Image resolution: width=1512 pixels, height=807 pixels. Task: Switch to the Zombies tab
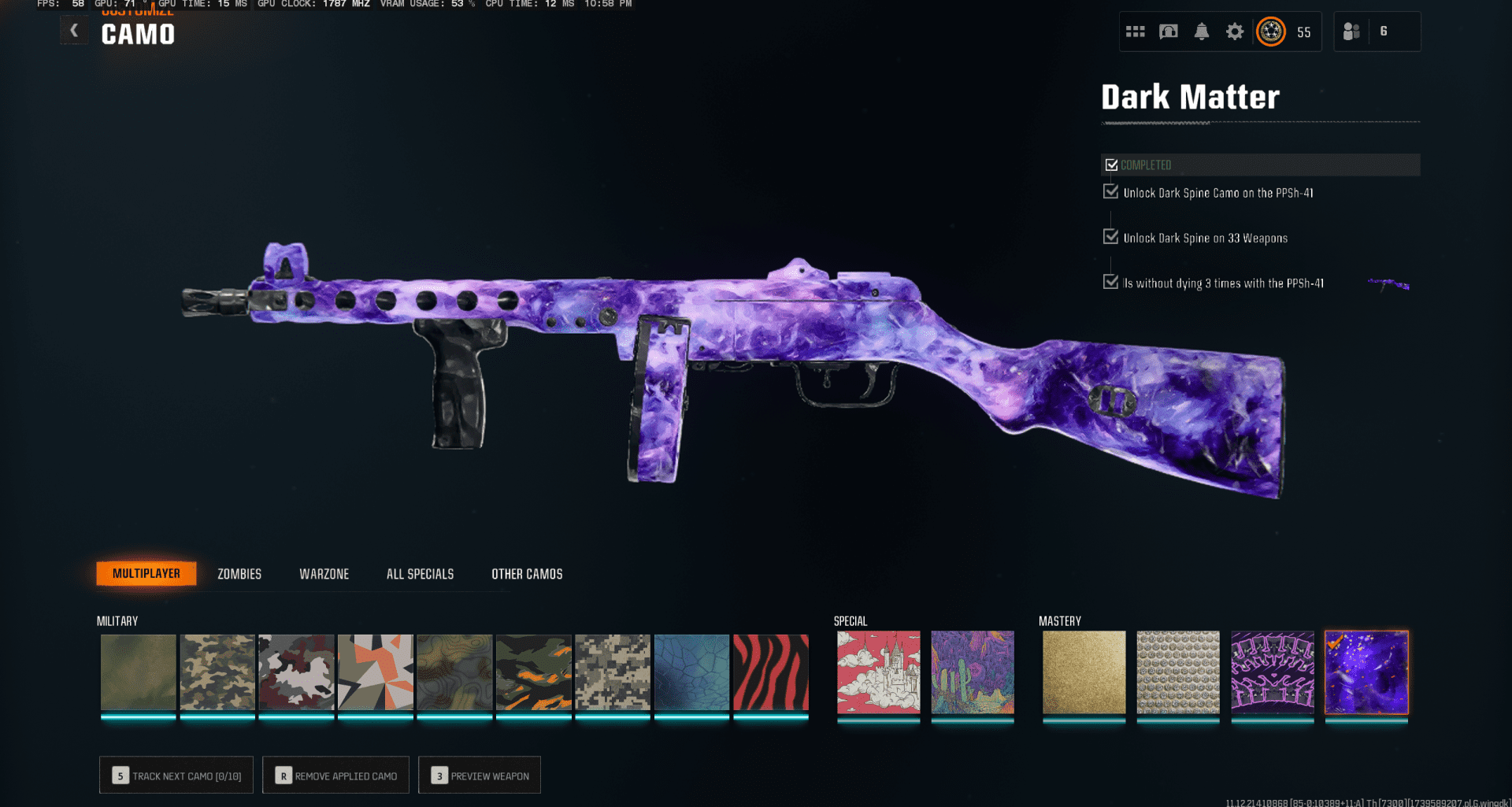[x=239, y=573]
